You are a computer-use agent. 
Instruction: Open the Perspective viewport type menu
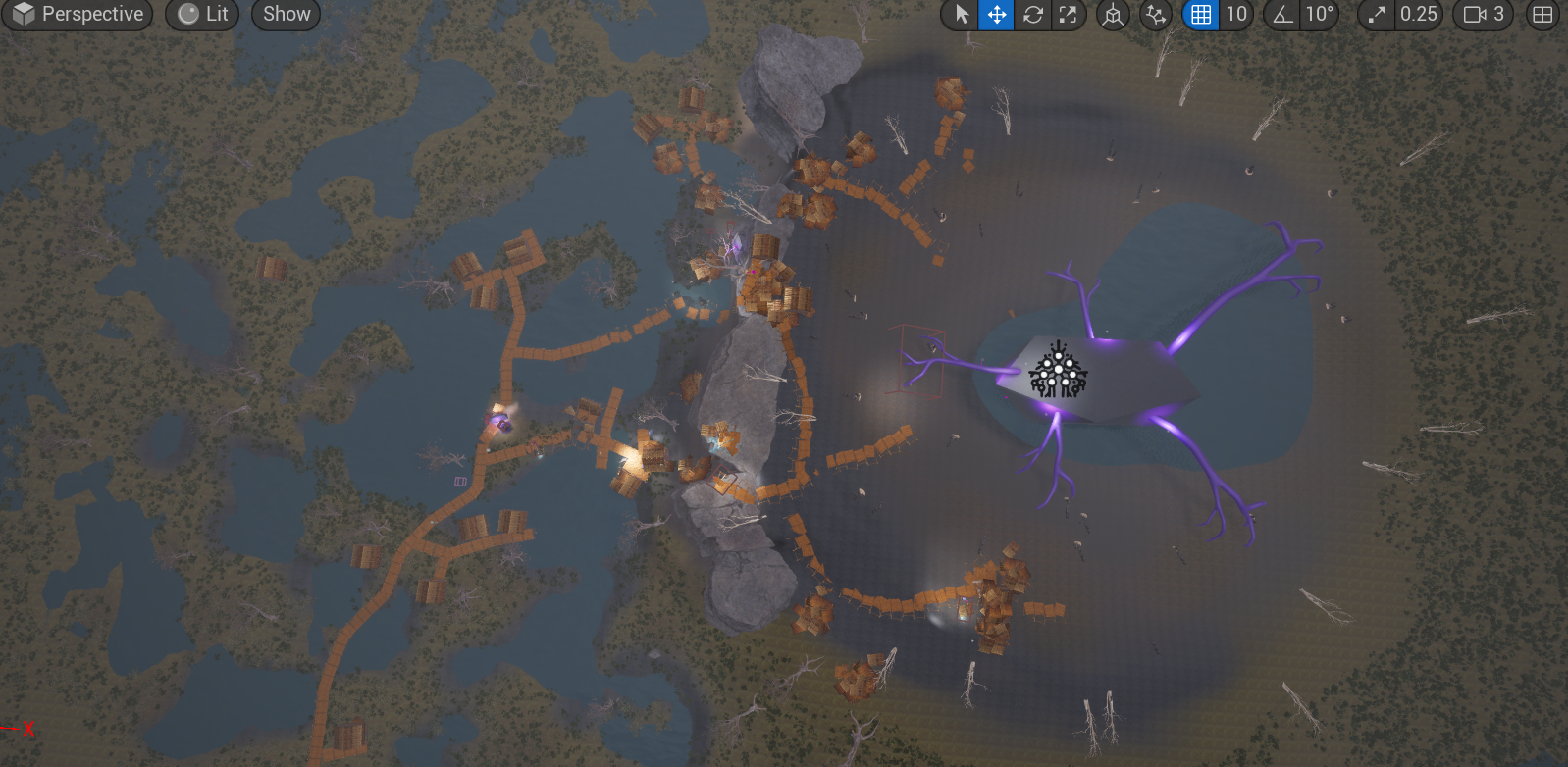[78, 15]
